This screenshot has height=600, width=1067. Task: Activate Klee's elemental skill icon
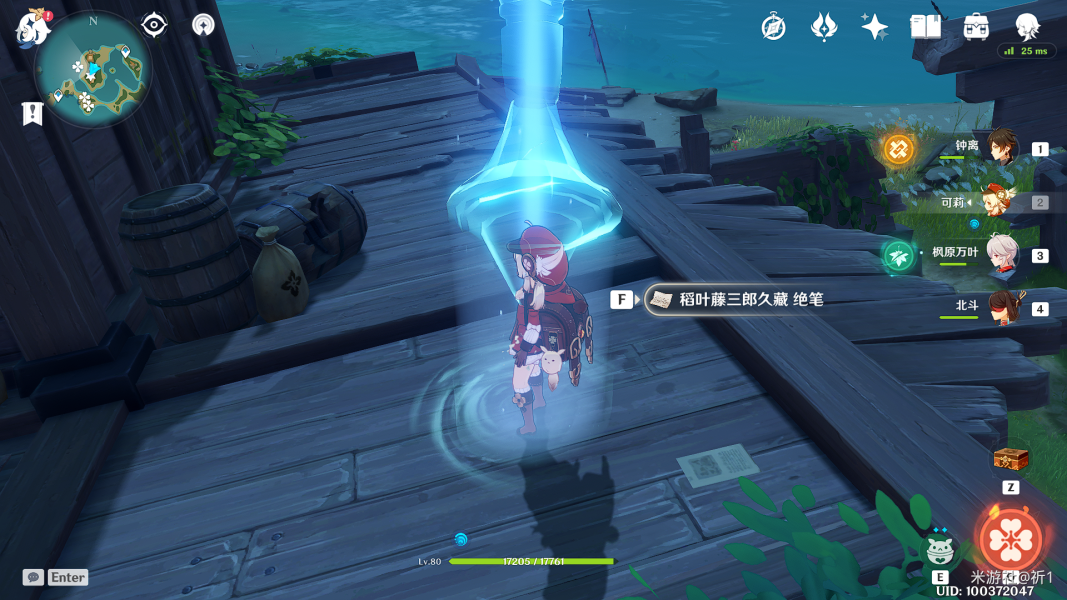pos(939,550)
